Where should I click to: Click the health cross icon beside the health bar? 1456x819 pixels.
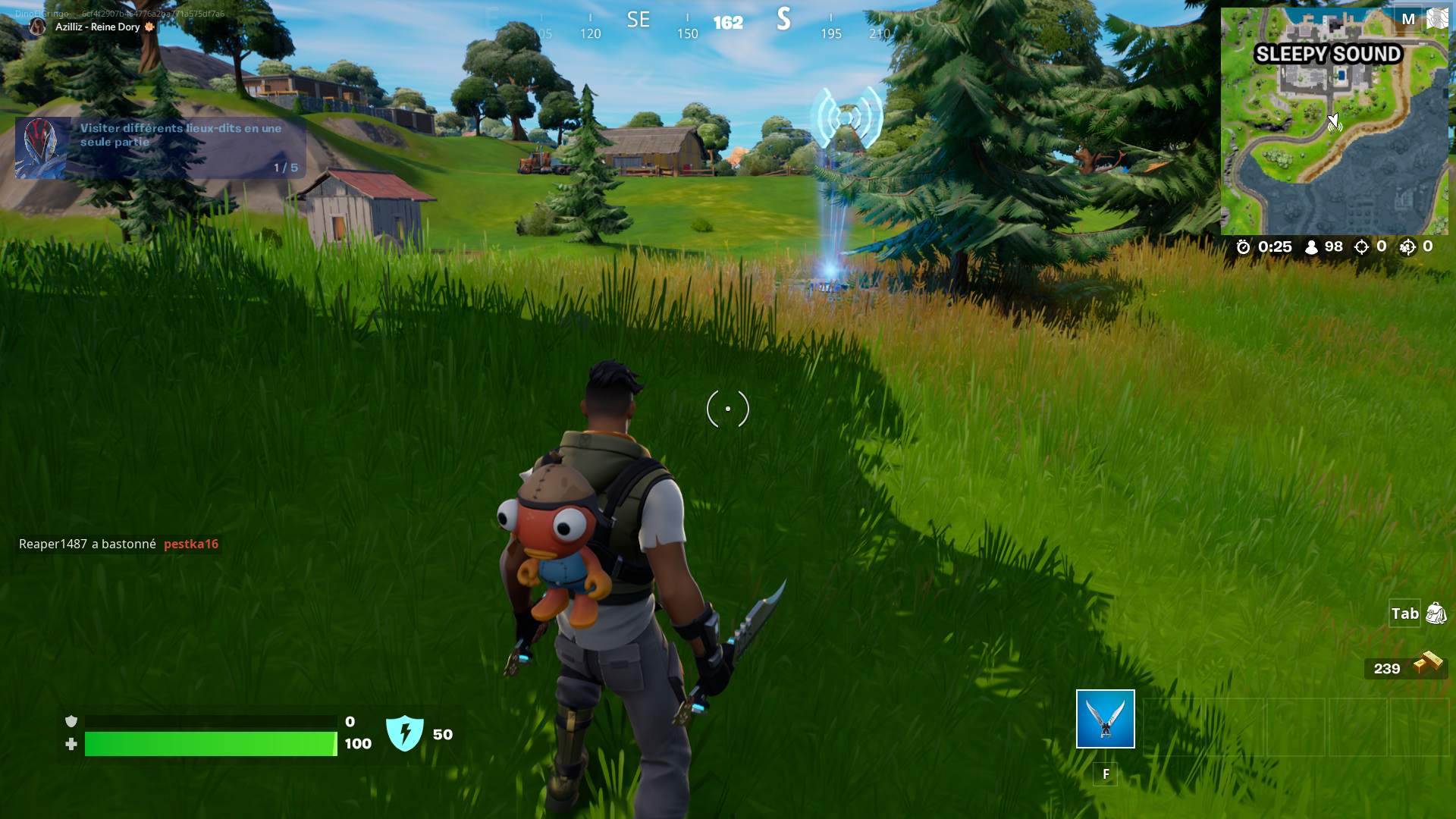coord(71,745)
